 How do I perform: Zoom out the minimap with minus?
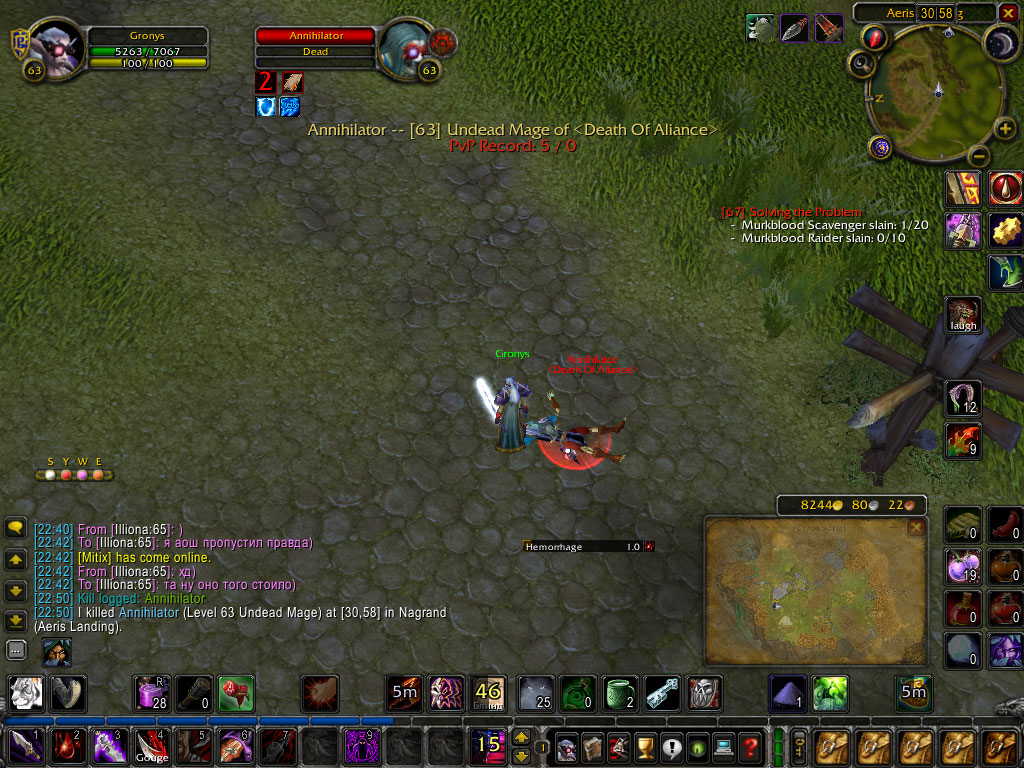[x=979, y=157]
